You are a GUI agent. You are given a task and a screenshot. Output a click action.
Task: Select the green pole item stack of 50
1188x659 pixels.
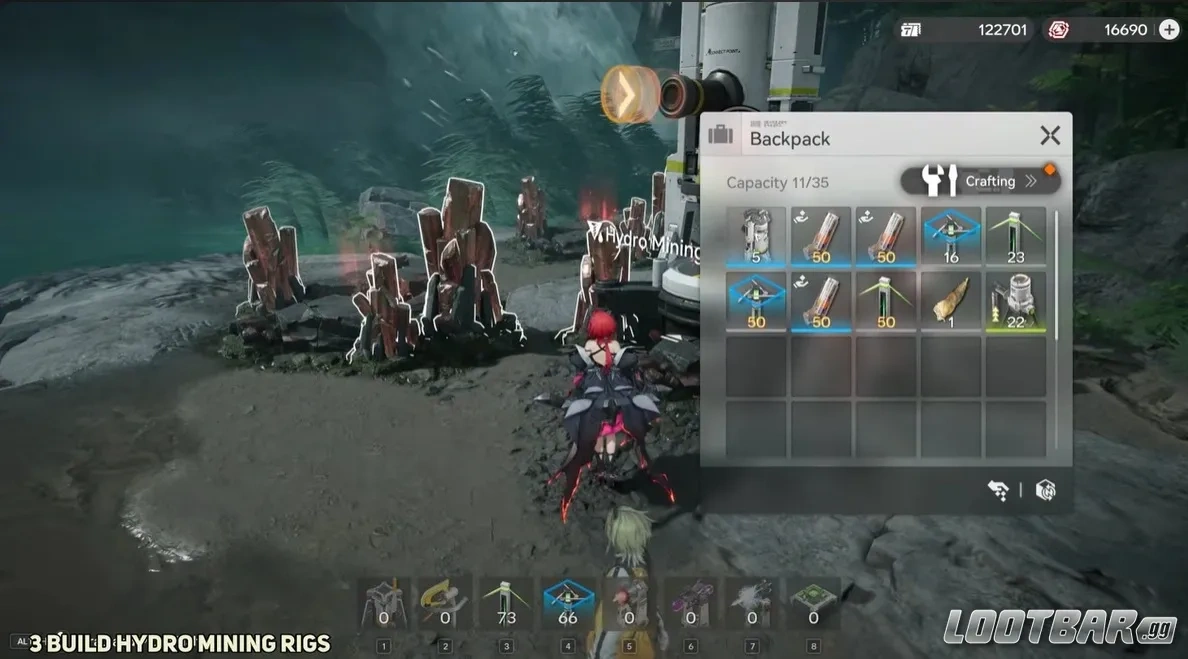point(886,302)
